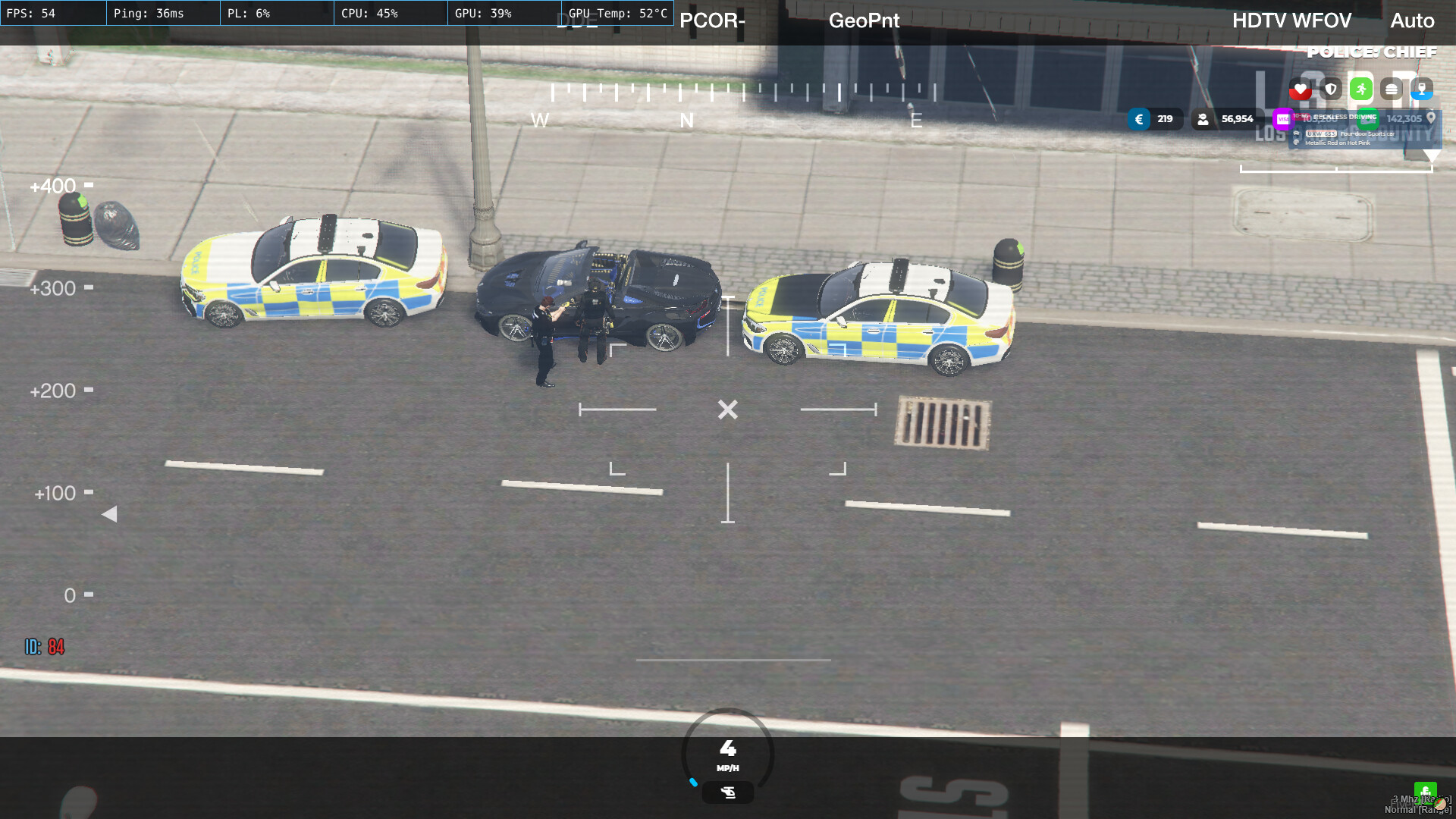The image size is (1456, 819).
Task: Select the purple VISA card icon
Action: coord(1283,119)
